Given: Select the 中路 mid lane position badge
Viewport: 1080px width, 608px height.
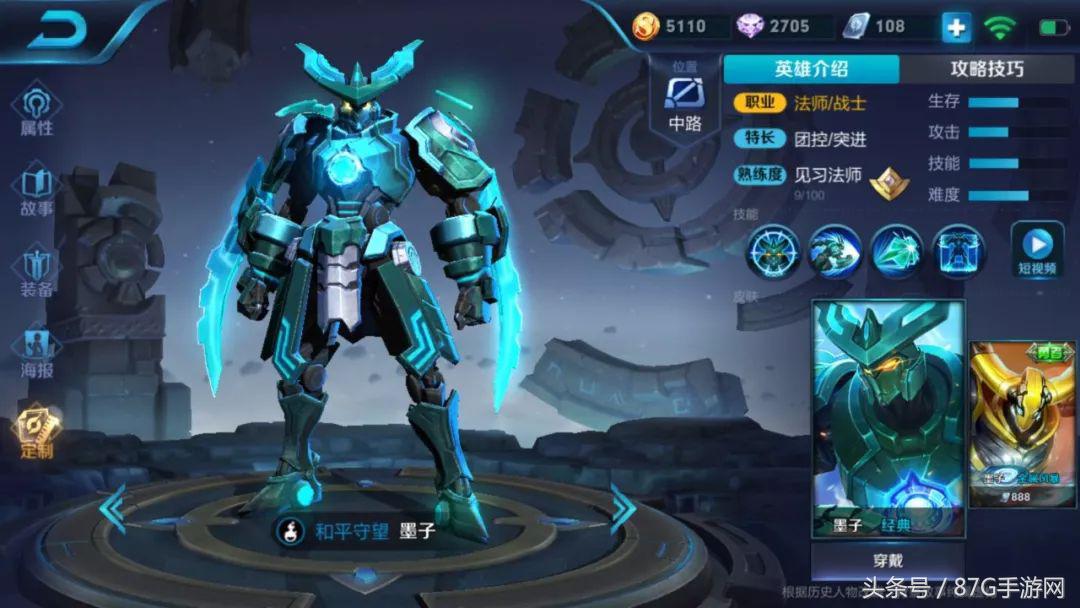Looking at the screenshot, I should click(685, 100).
